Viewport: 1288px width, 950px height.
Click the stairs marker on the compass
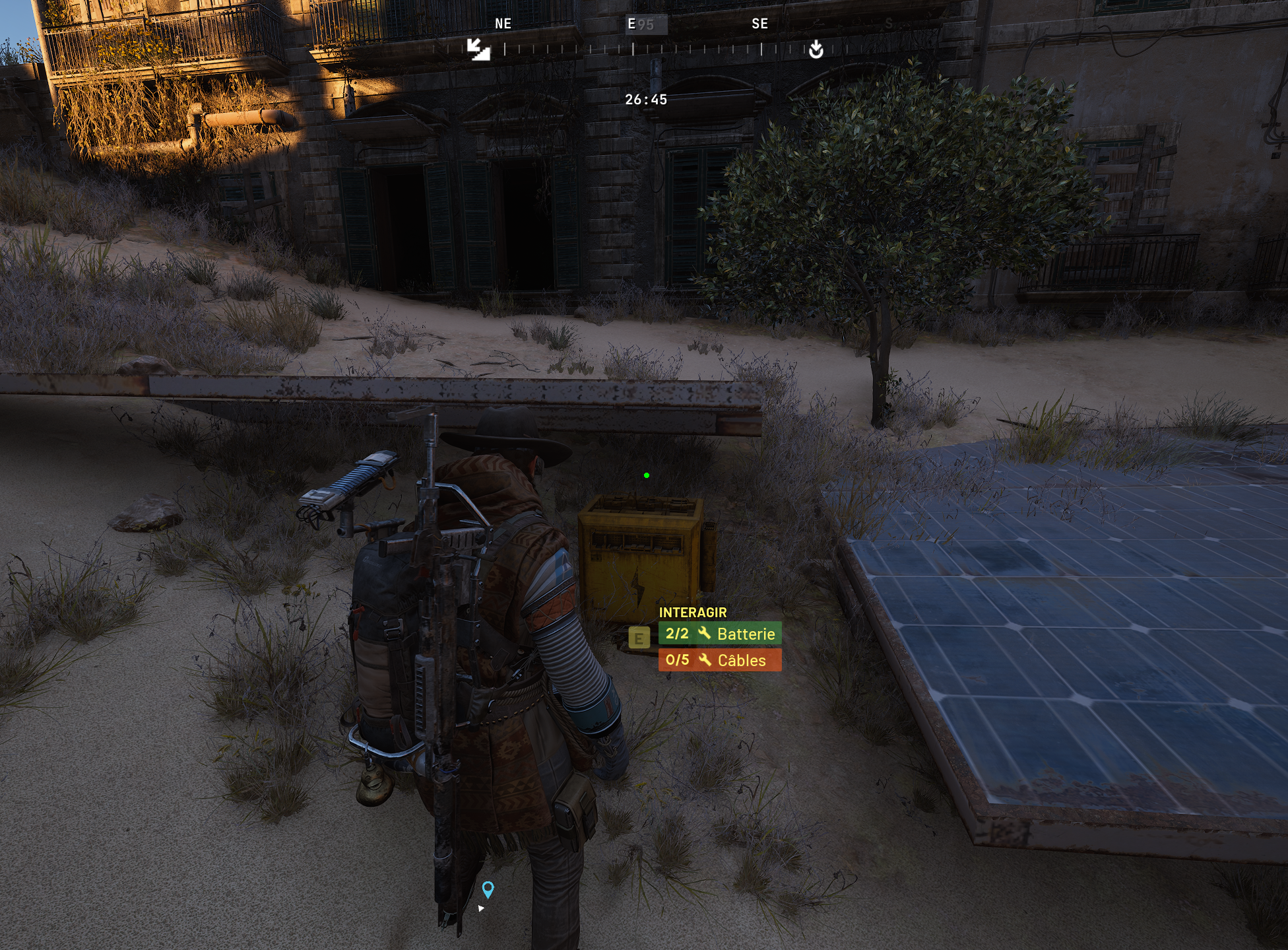pos(478,49)
